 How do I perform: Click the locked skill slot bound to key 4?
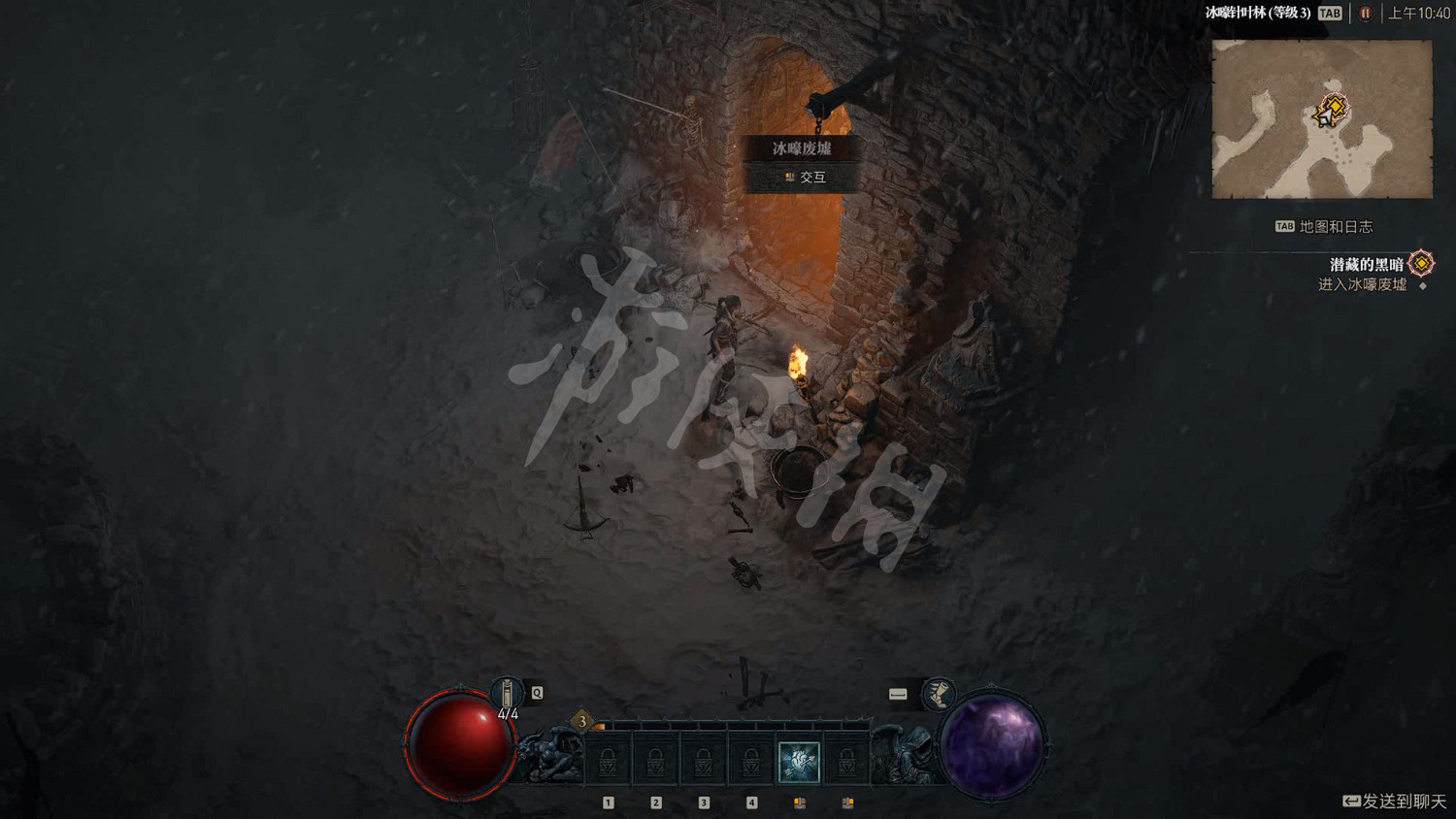751,762
